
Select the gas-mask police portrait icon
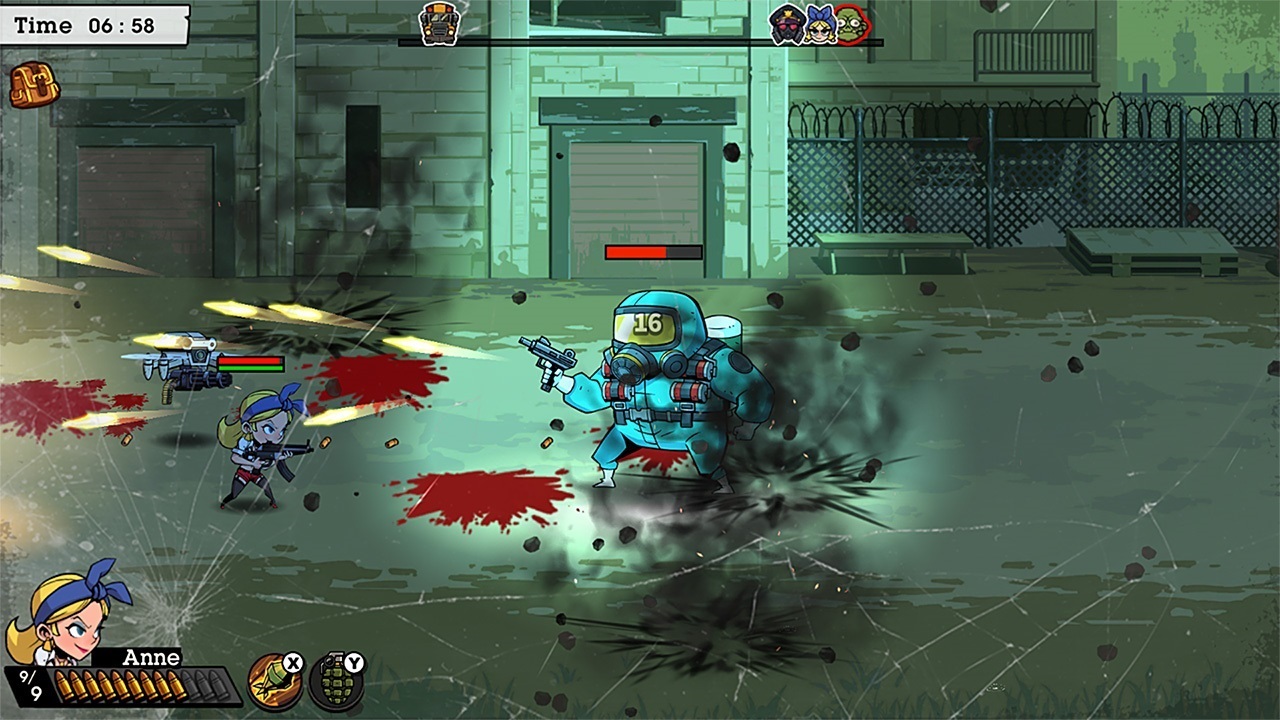784,28
